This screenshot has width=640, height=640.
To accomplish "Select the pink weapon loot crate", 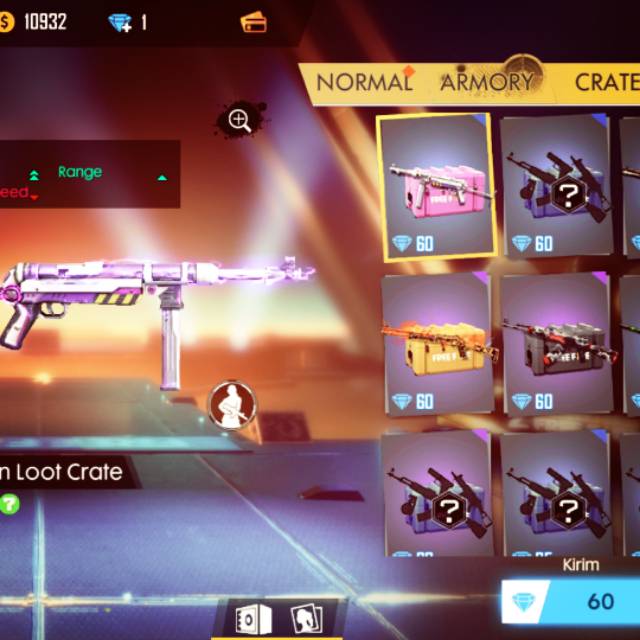I will [436, 187].
